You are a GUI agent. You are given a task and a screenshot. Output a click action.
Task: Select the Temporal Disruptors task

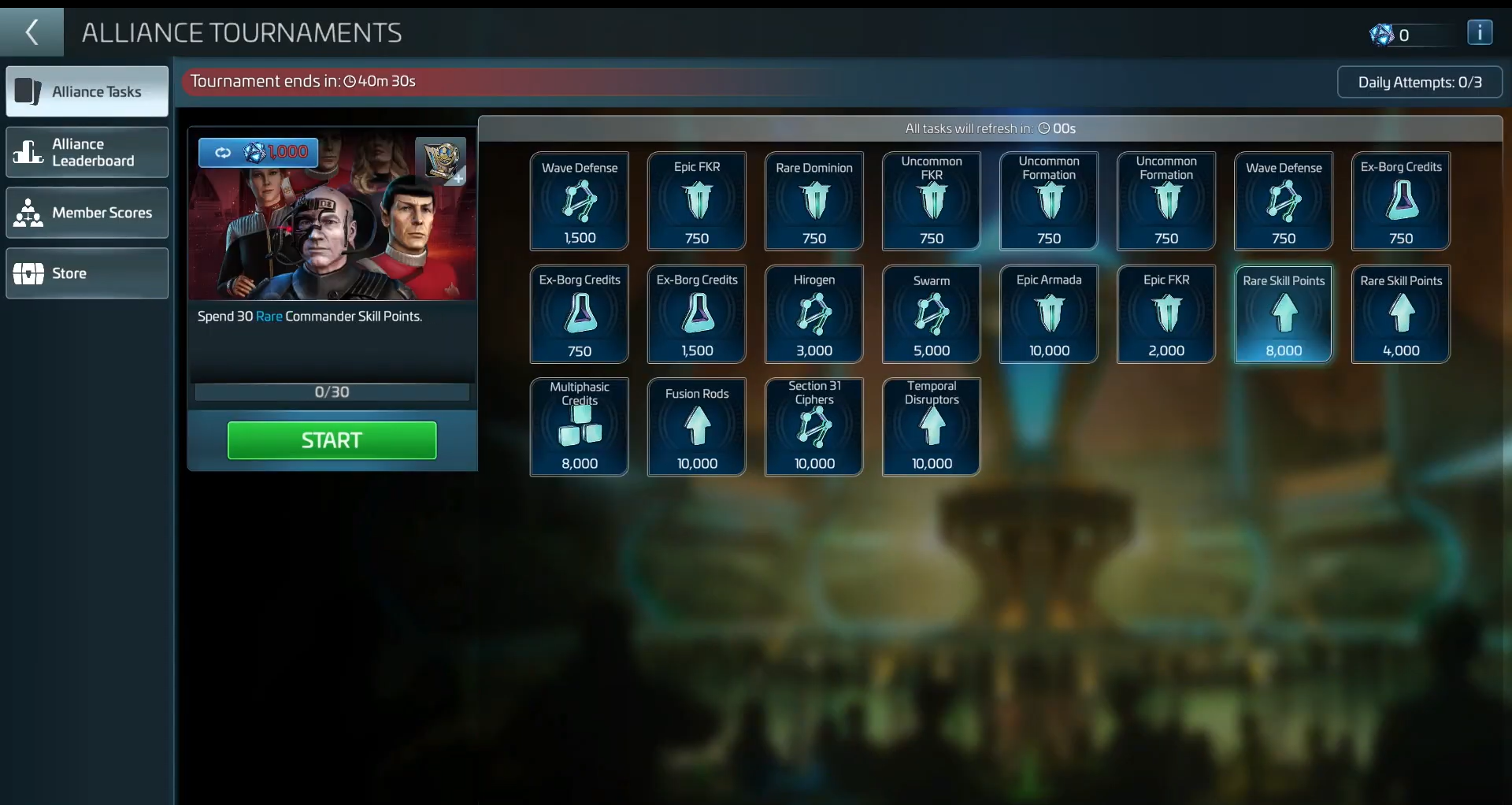coord(931,427)
